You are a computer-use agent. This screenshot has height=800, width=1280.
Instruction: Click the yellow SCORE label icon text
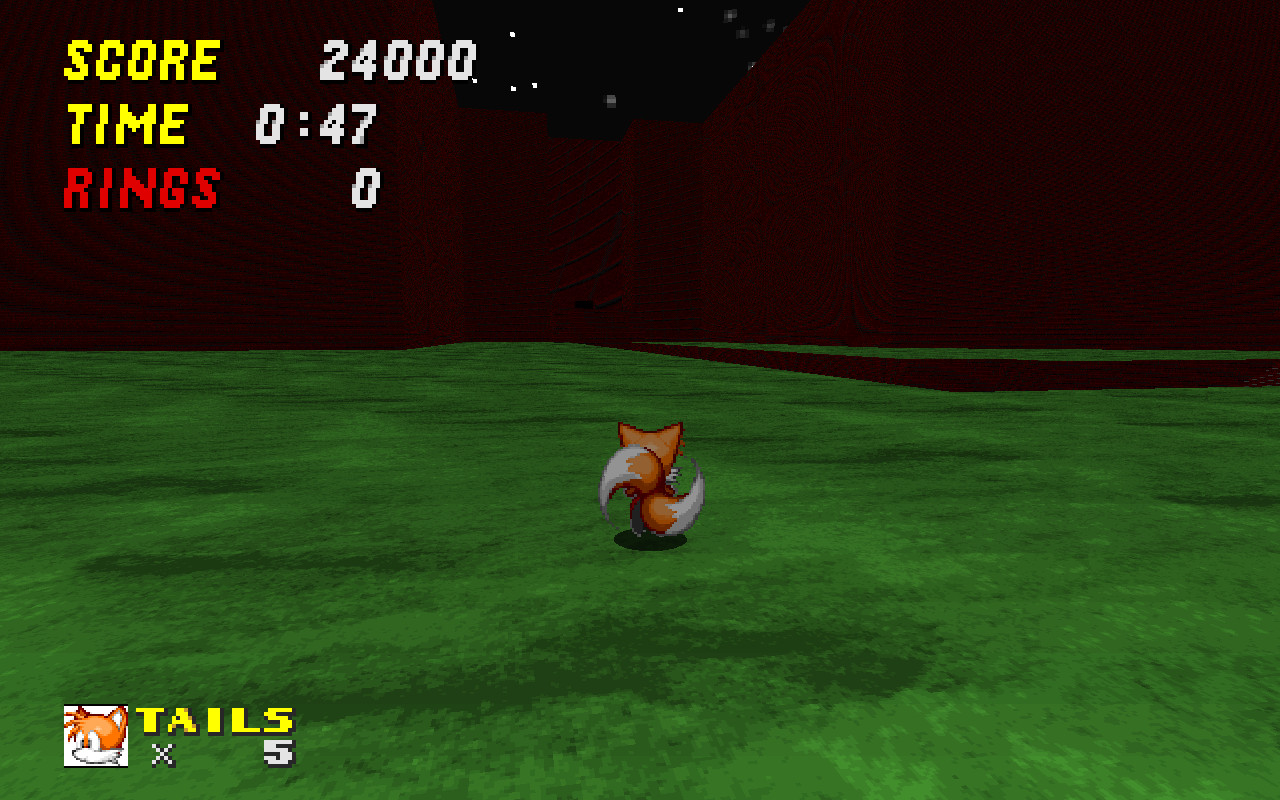(x=140, y=60)
